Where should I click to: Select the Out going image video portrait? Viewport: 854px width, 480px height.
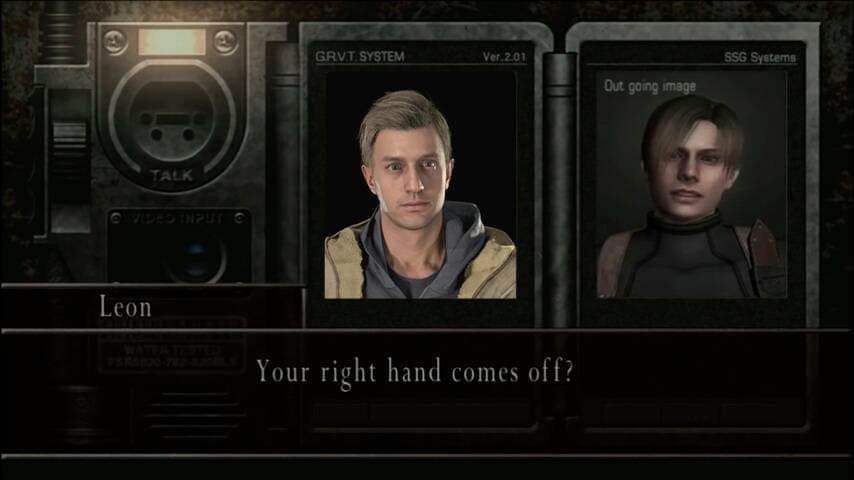[692, 190]
